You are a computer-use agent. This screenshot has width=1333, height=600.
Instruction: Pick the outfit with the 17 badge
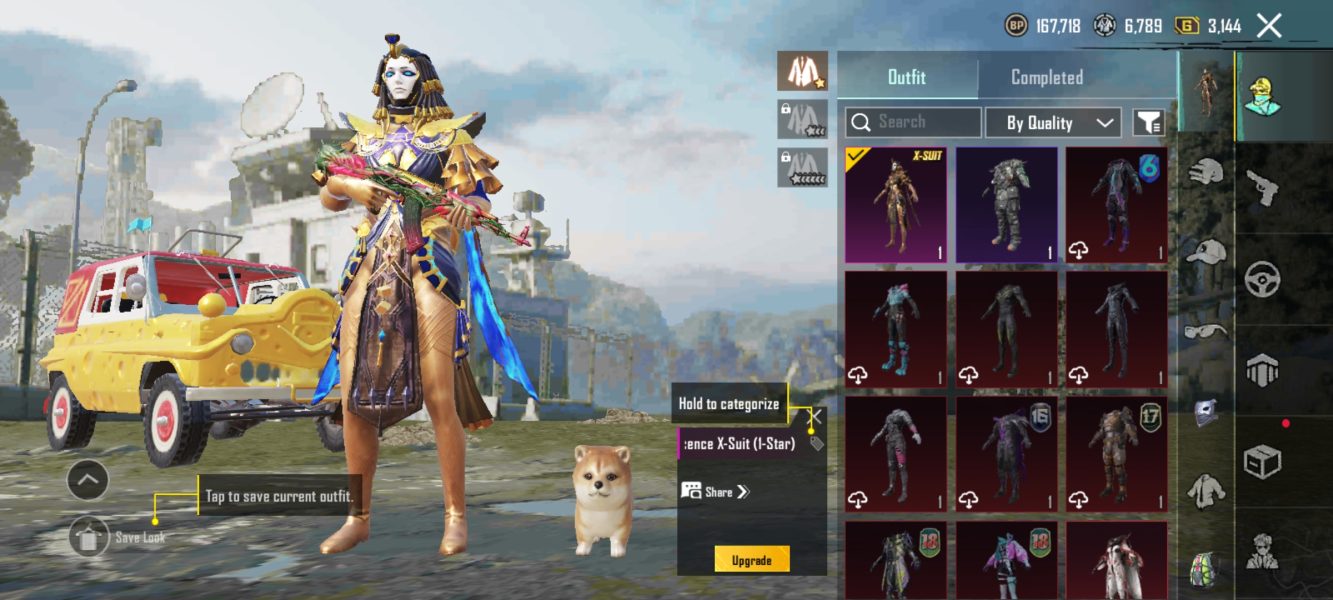(x=1116, y=453)
